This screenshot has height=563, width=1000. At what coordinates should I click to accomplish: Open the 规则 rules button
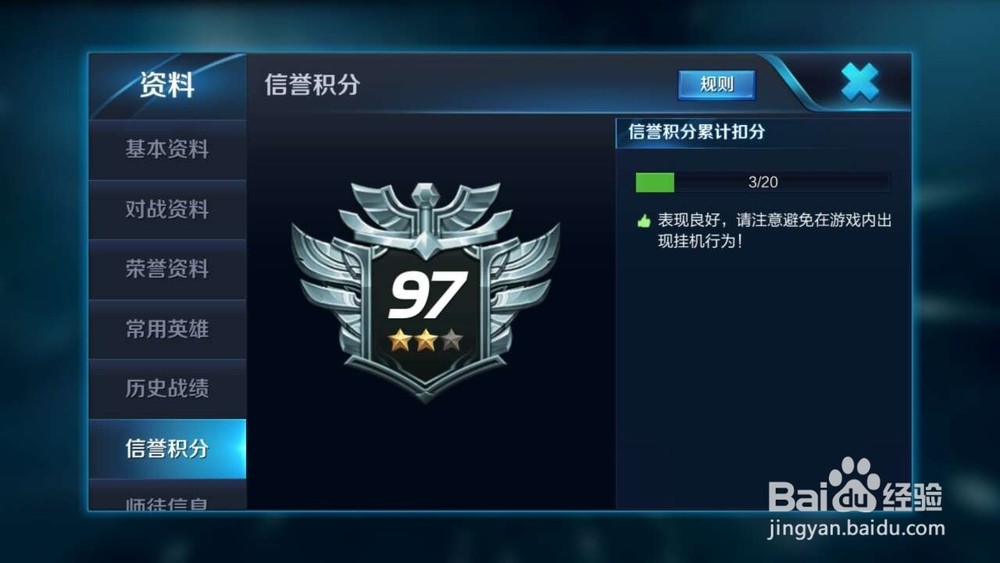click(x=716, y=85)
